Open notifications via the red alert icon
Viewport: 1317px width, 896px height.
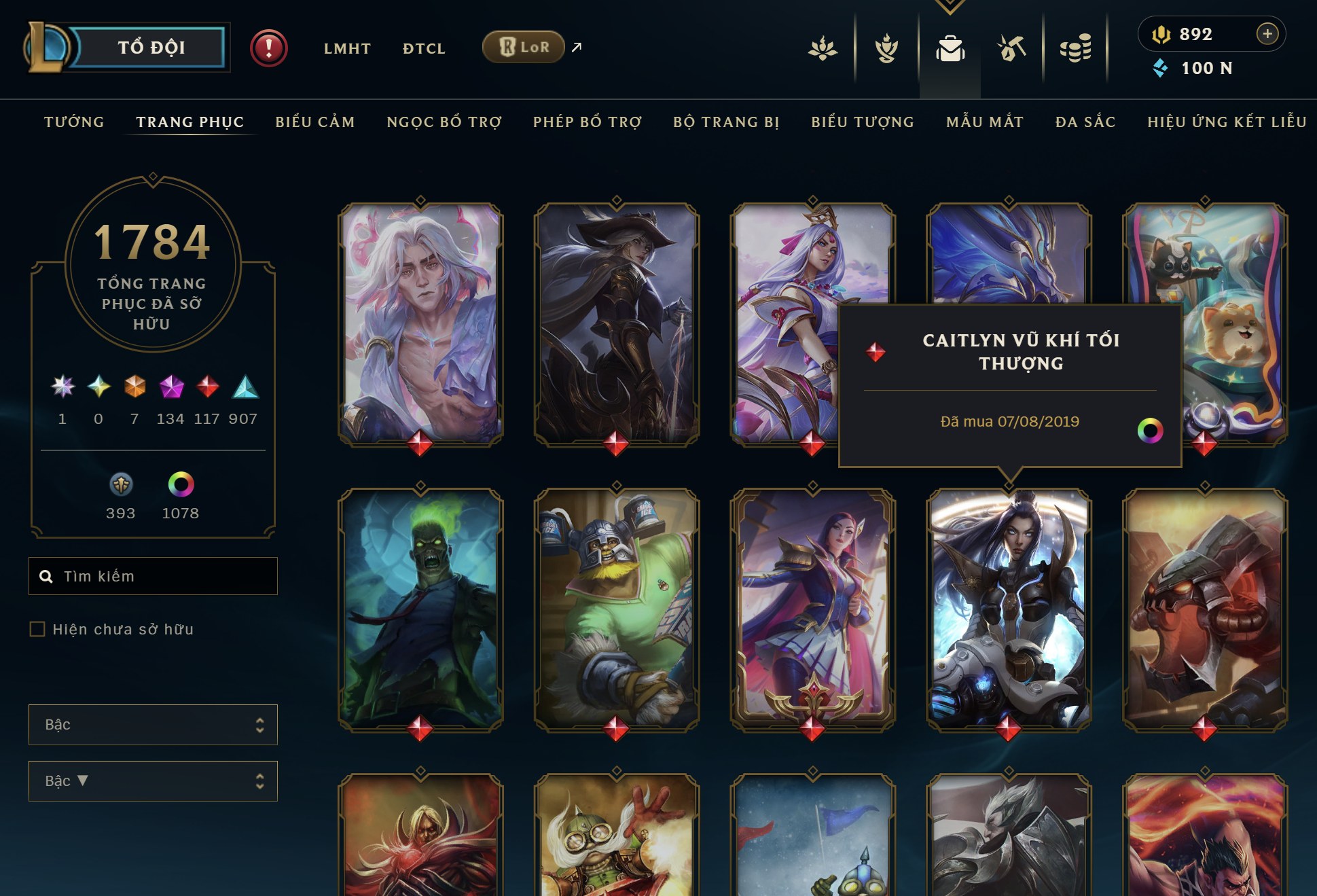[268, 48]
